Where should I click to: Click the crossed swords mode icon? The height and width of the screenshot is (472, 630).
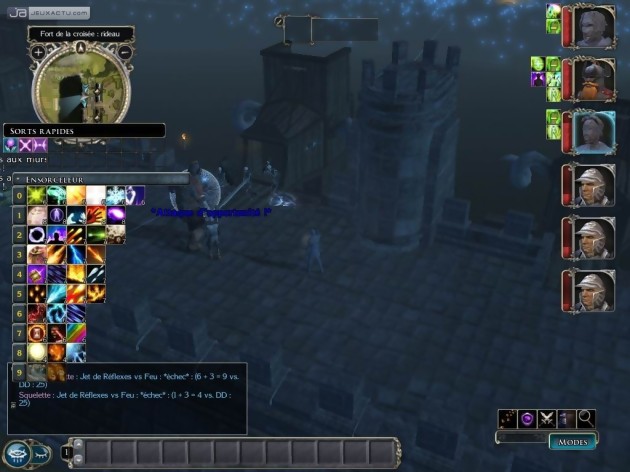tap(547, 418)
